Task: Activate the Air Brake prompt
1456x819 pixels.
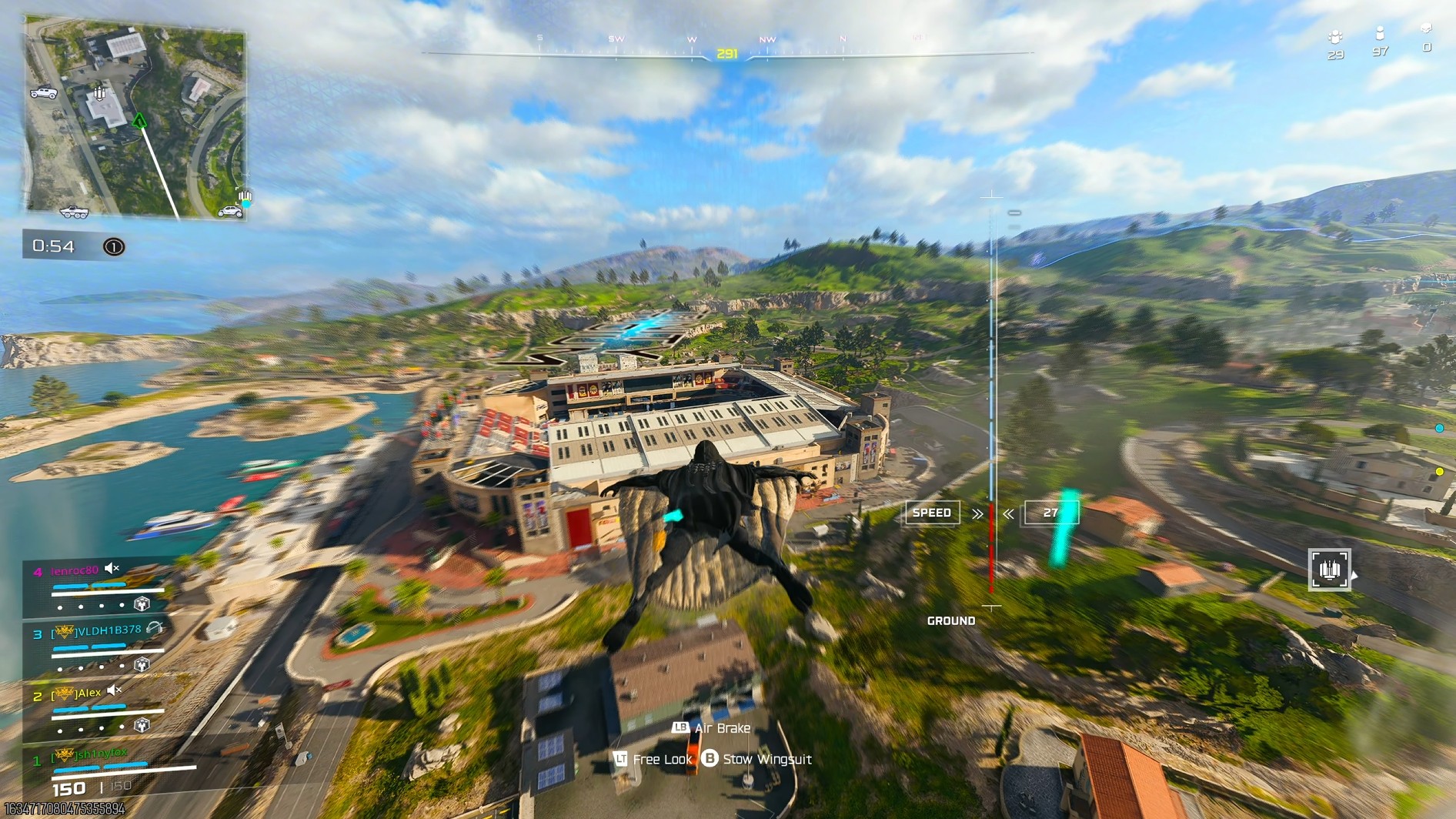Action: [713, 727]
